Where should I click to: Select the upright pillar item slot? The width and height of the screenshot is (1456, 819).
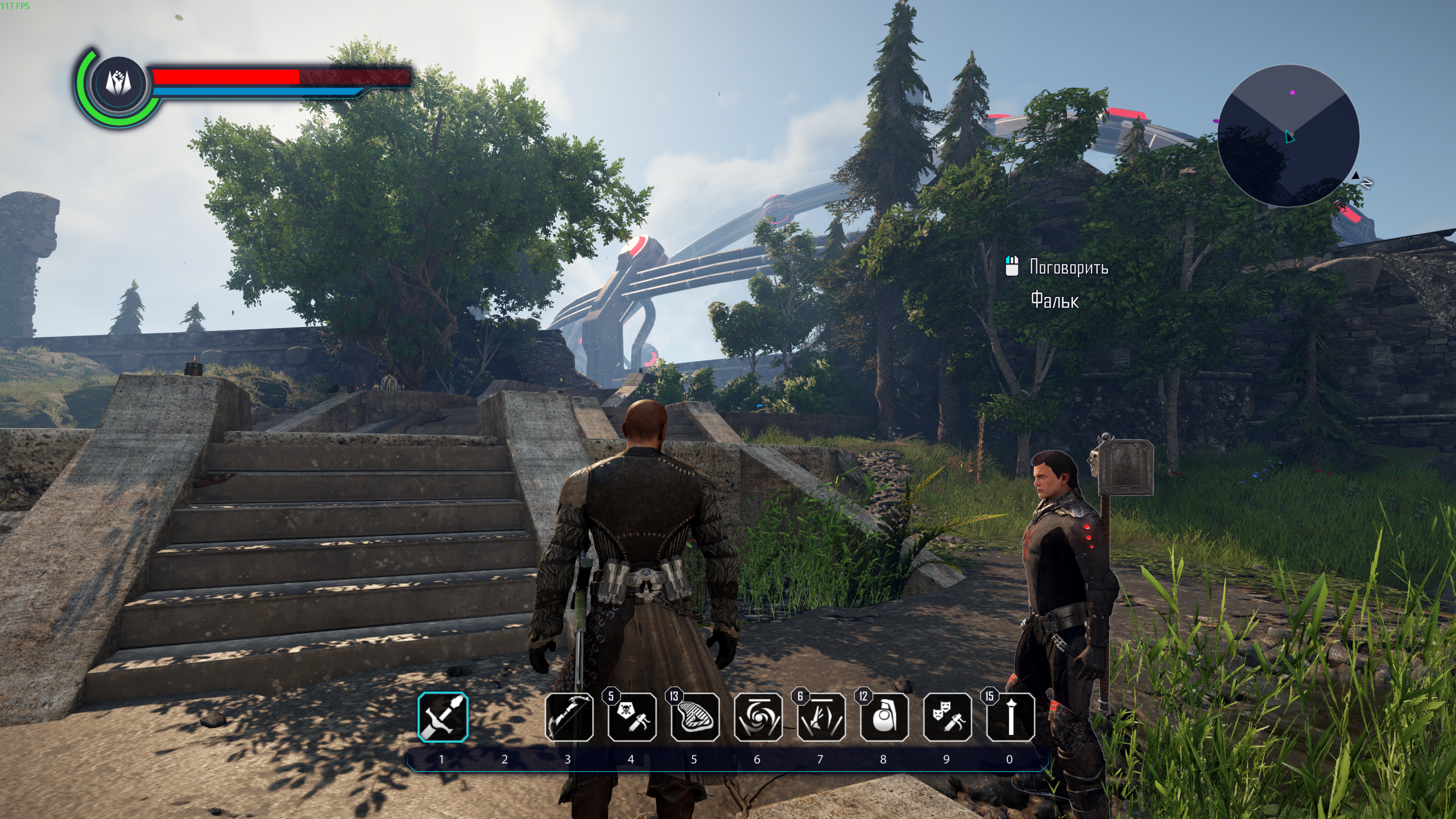tap(1010, 717)
